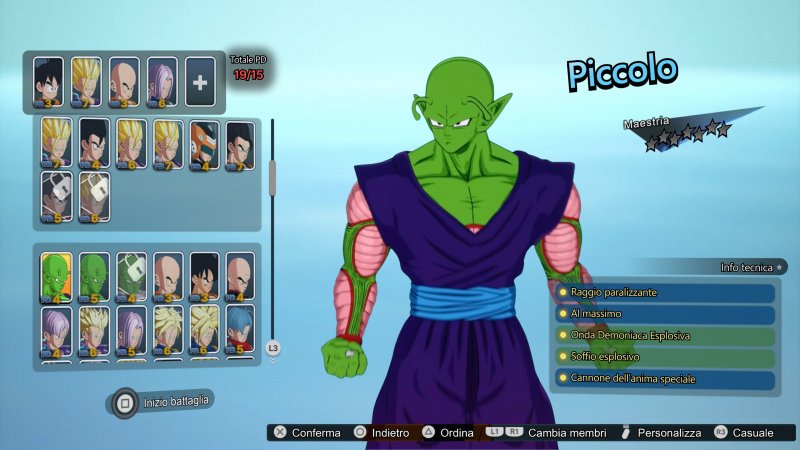The image size is (800, 450).
Task: Click the character list scrollbar handle
Action: [272, 177]
